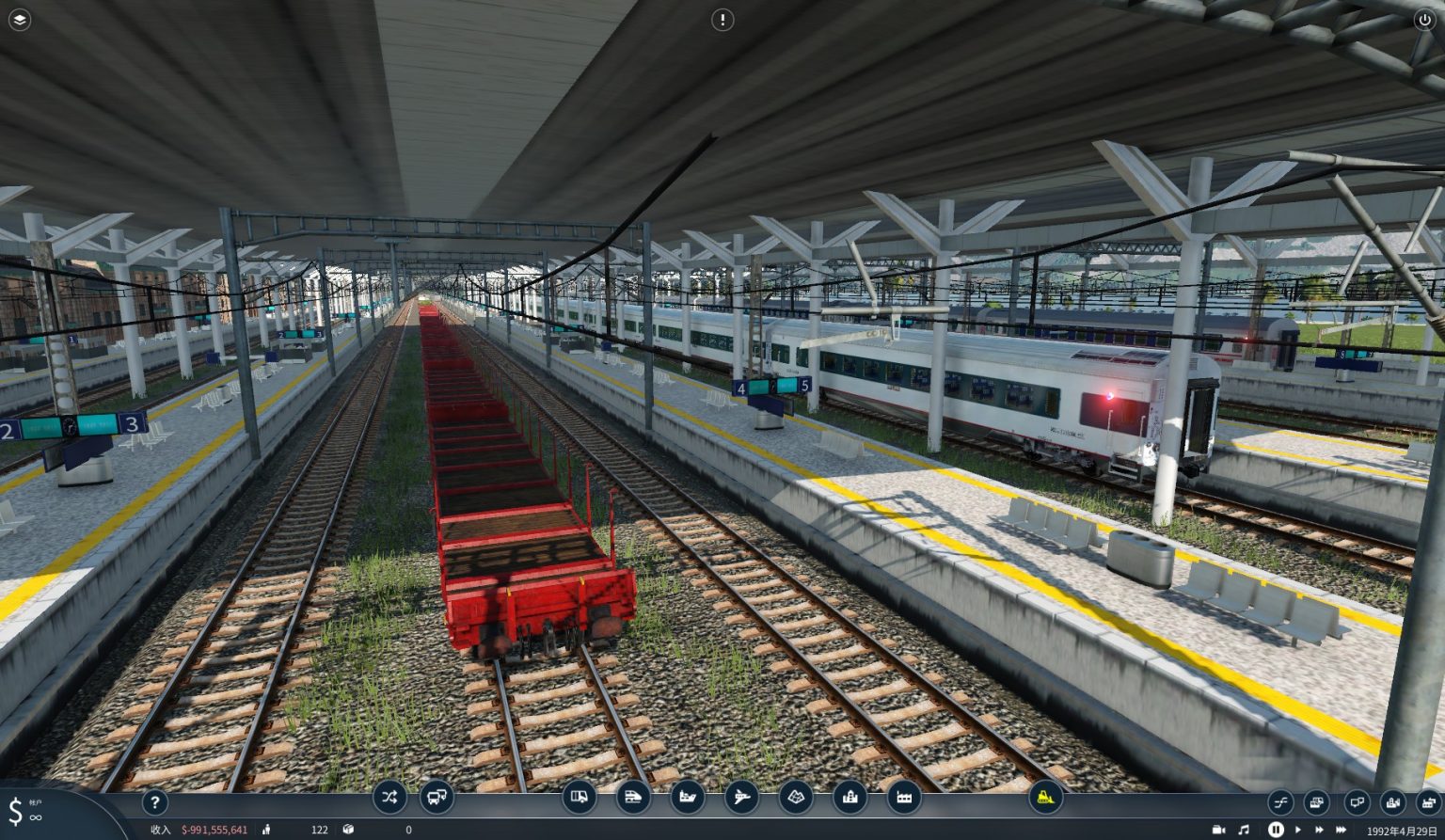This screenshot has width=1445, height=840.
Task: Open the town buildings menu
Action: coord(852,799)
